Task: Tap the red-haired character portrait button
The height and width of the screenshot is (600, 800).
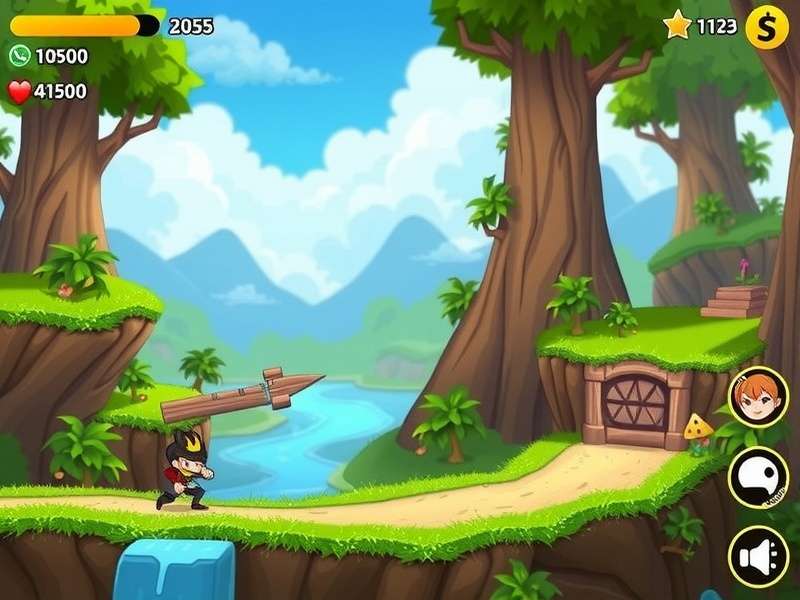Action: [757, 397]
